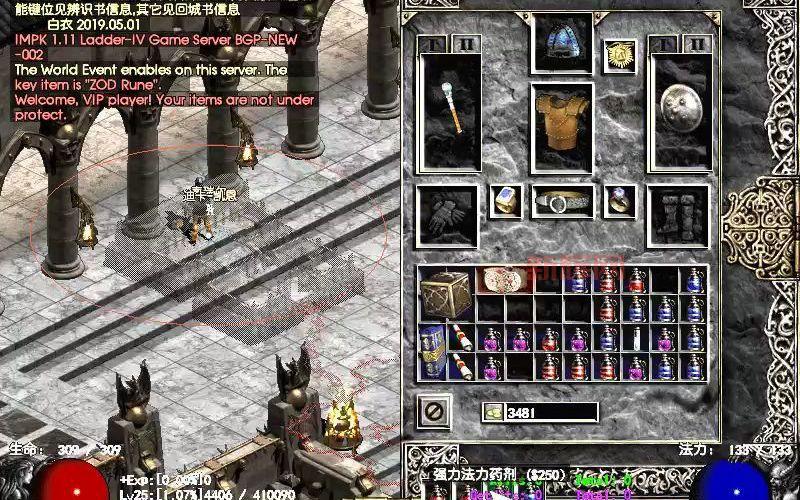
Task: Select the round shield slot
Action: [x=680, y=108]
